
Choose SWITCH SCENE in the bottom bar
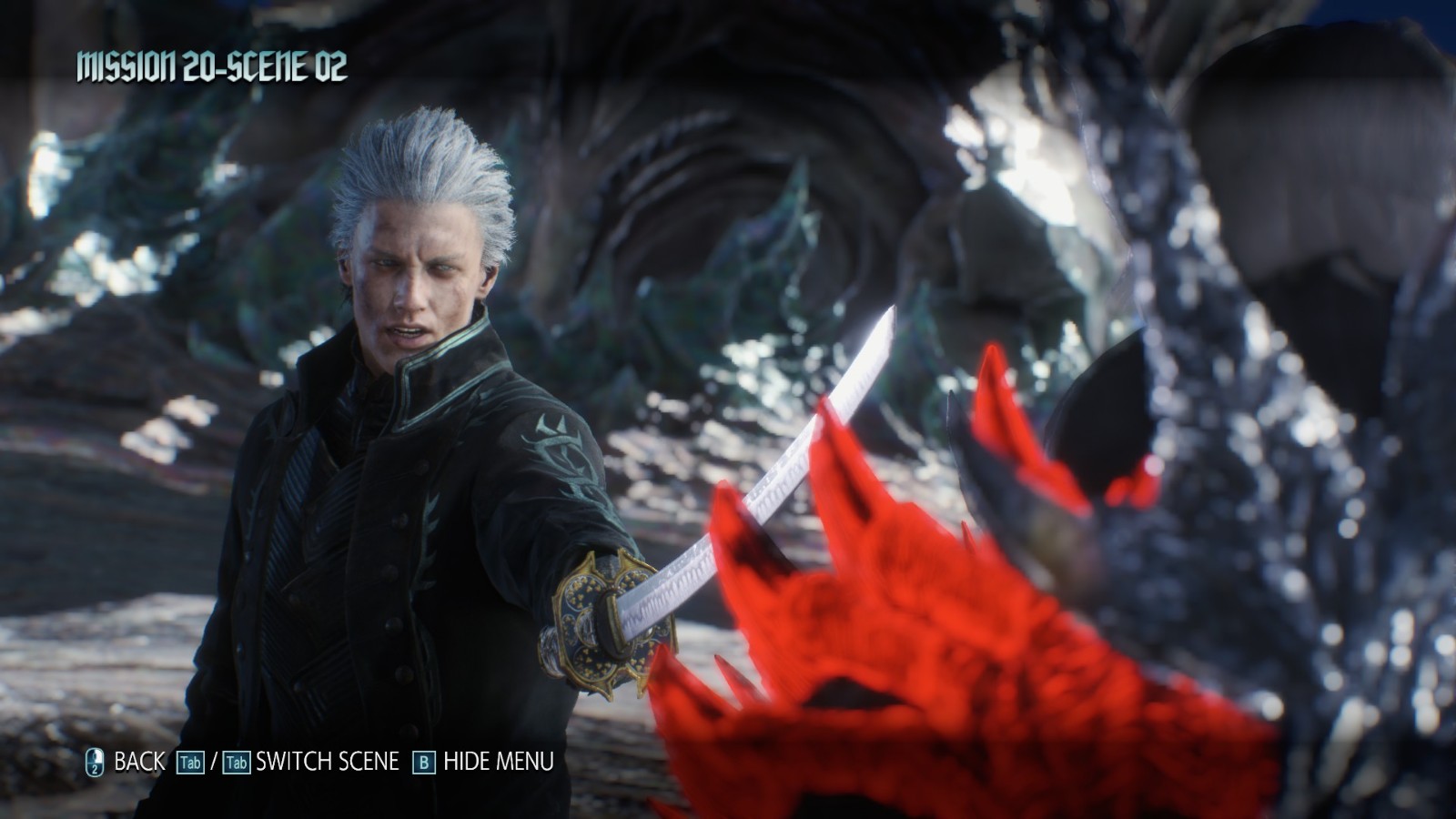(328, 762)
